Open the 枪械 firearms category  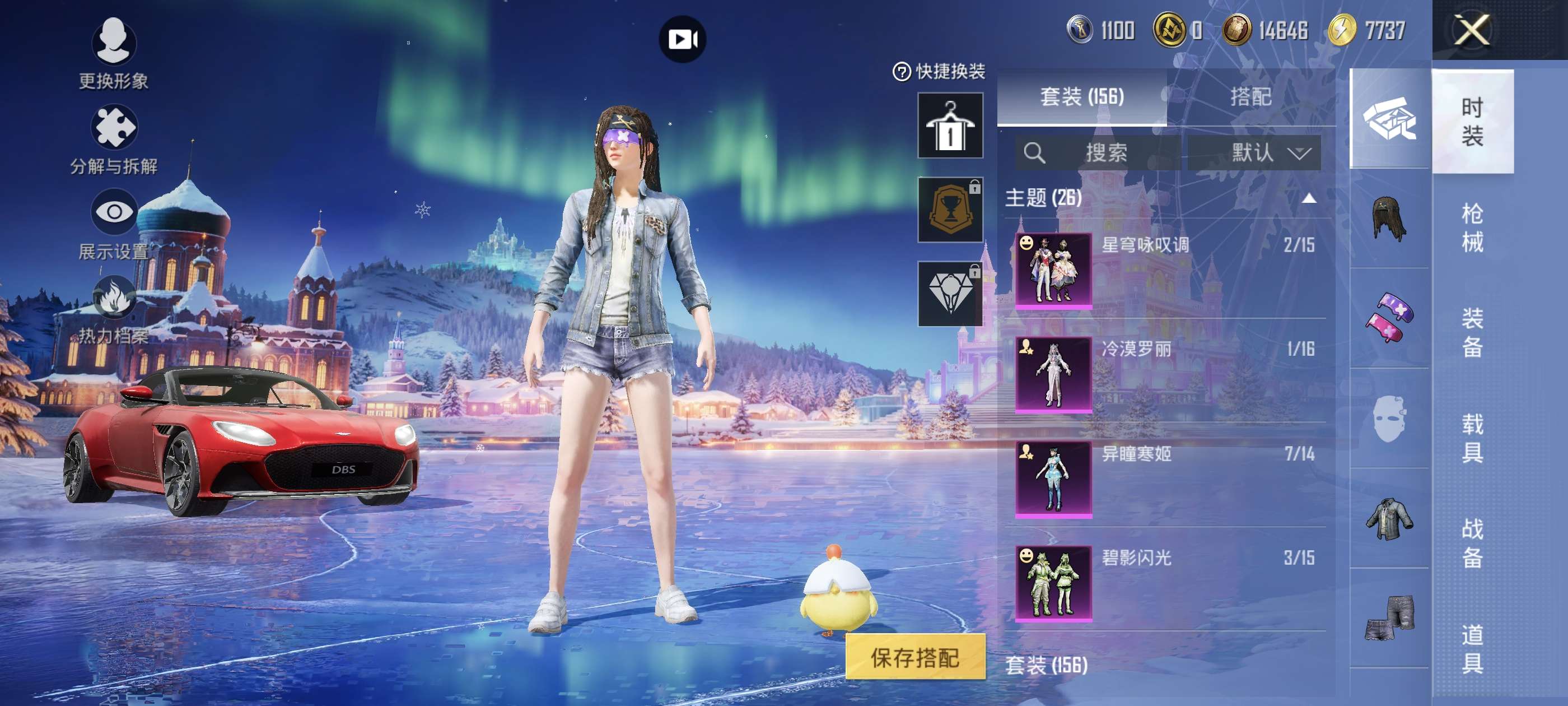[x=1472, y=227]
